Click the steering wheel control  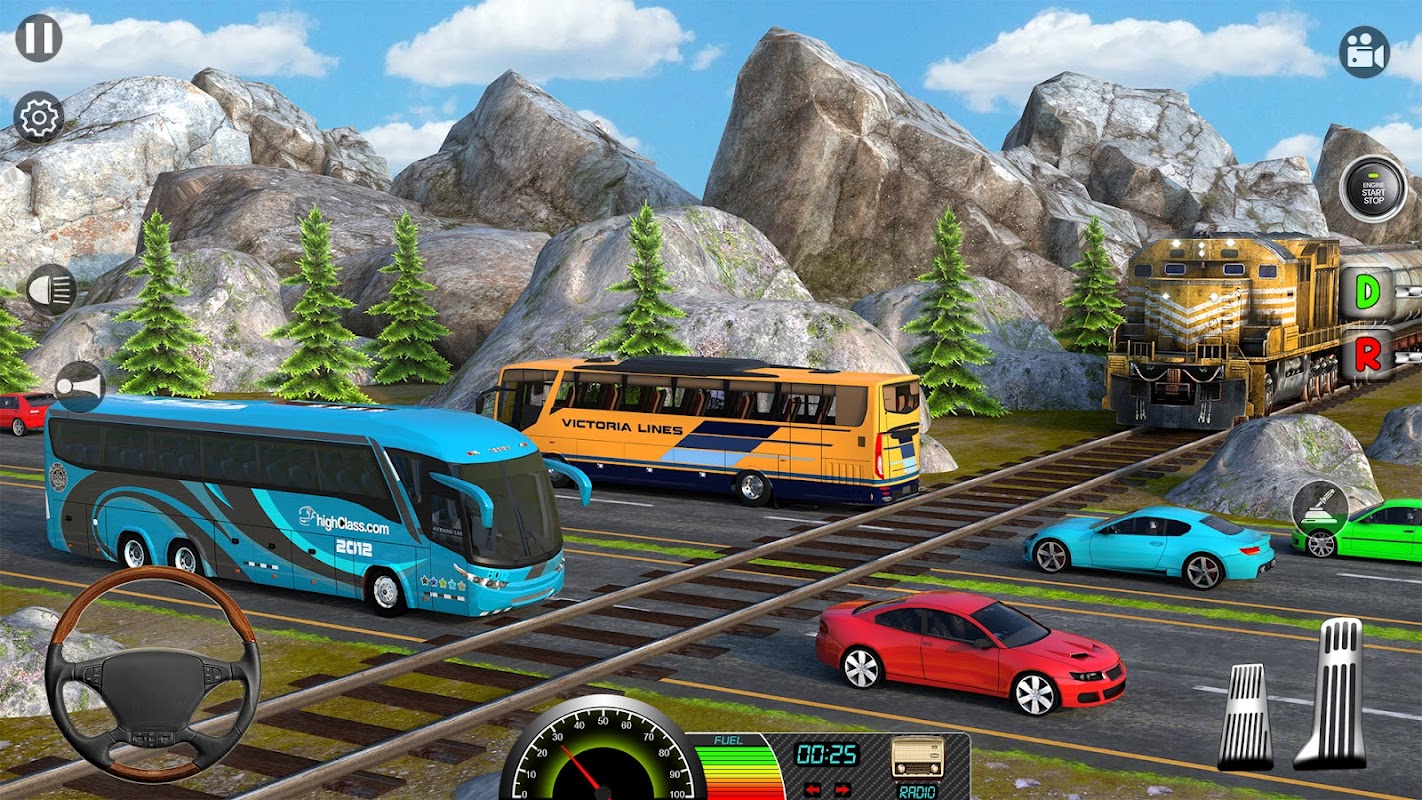coord(152,675)
